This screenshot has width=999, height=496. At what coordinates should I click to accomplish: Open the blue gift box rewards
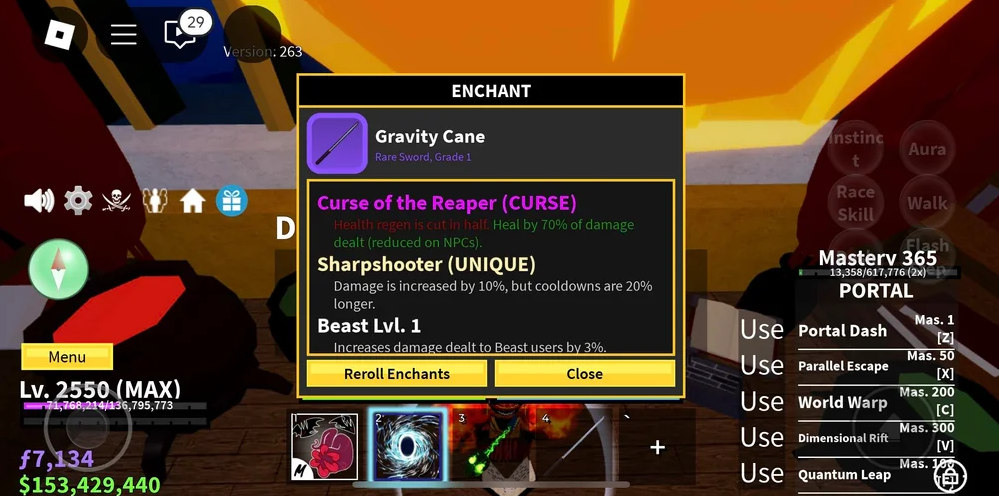[x=232, y=201]
